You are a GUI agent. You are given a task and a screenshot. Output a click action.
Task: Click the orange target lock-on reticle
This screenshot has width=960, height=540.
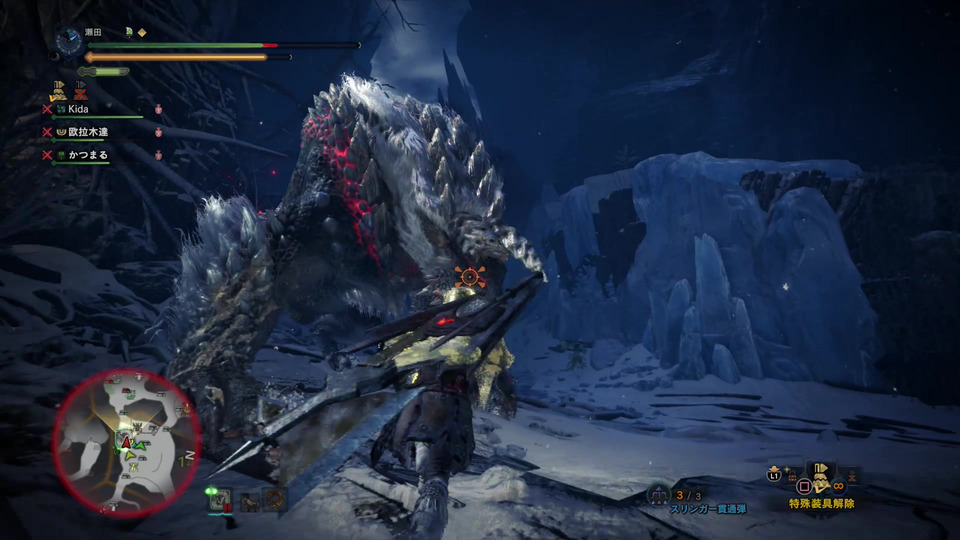tap(468, 276)
